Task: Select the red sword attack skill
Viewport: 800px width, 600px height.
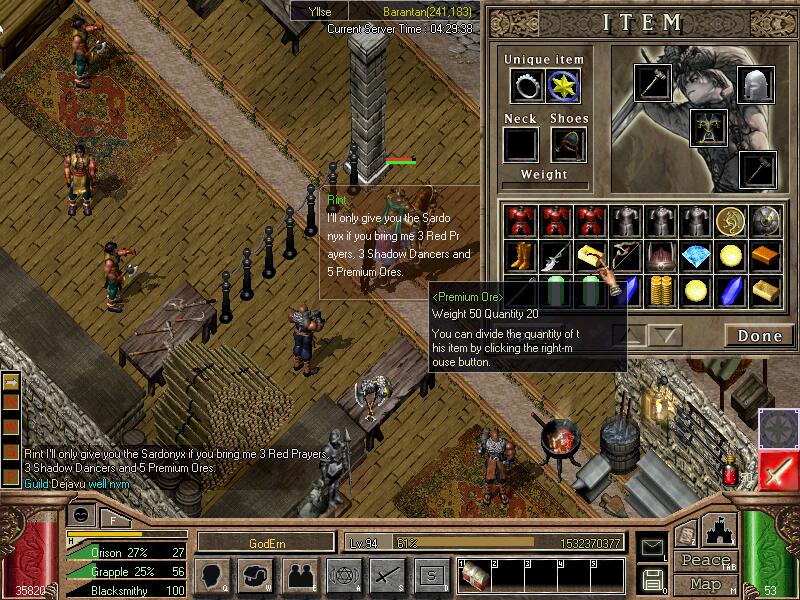Action: [x=779, y=471]
